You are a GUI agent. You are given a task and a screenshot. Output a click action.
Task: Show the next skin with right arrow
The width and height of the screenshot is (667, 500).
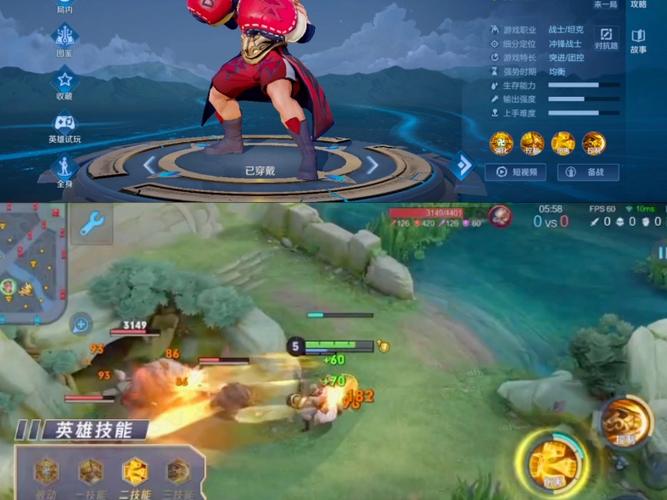click(x=372, y=165)
